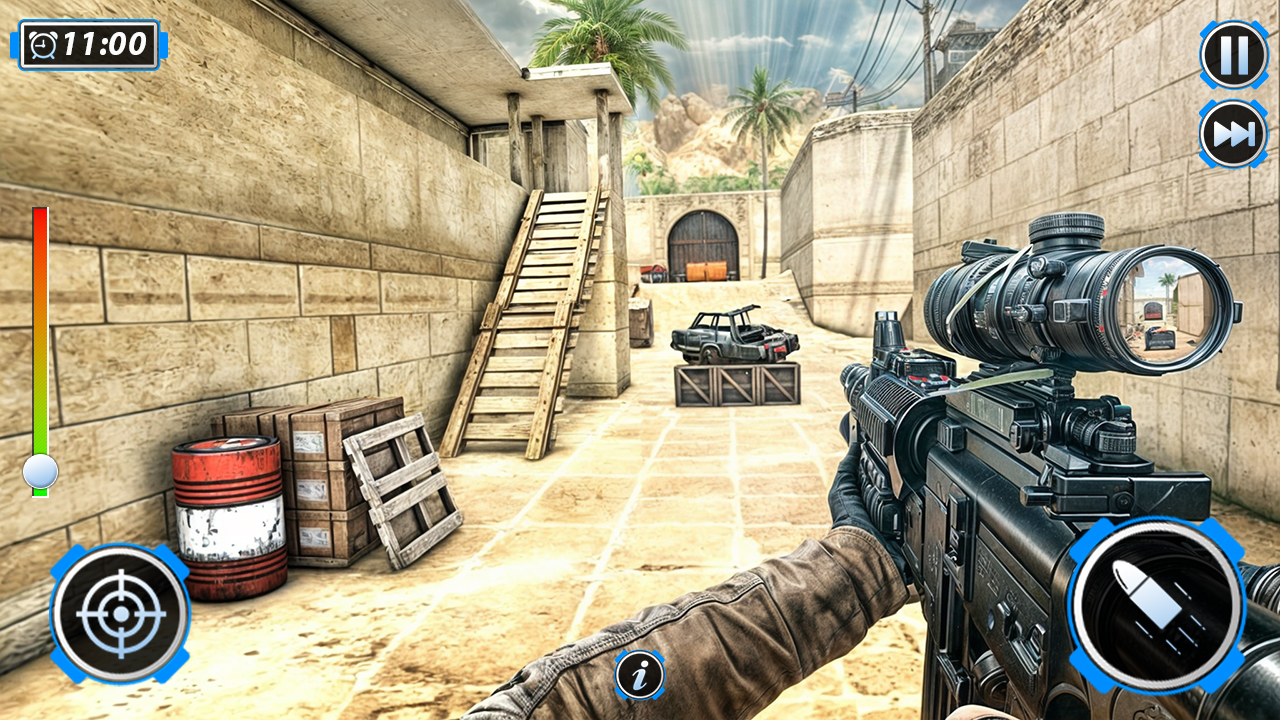This screenshot has width=1280, height=720.
Task: Click the white ball handle on the vertical gauge
Action: coord(40,470)
